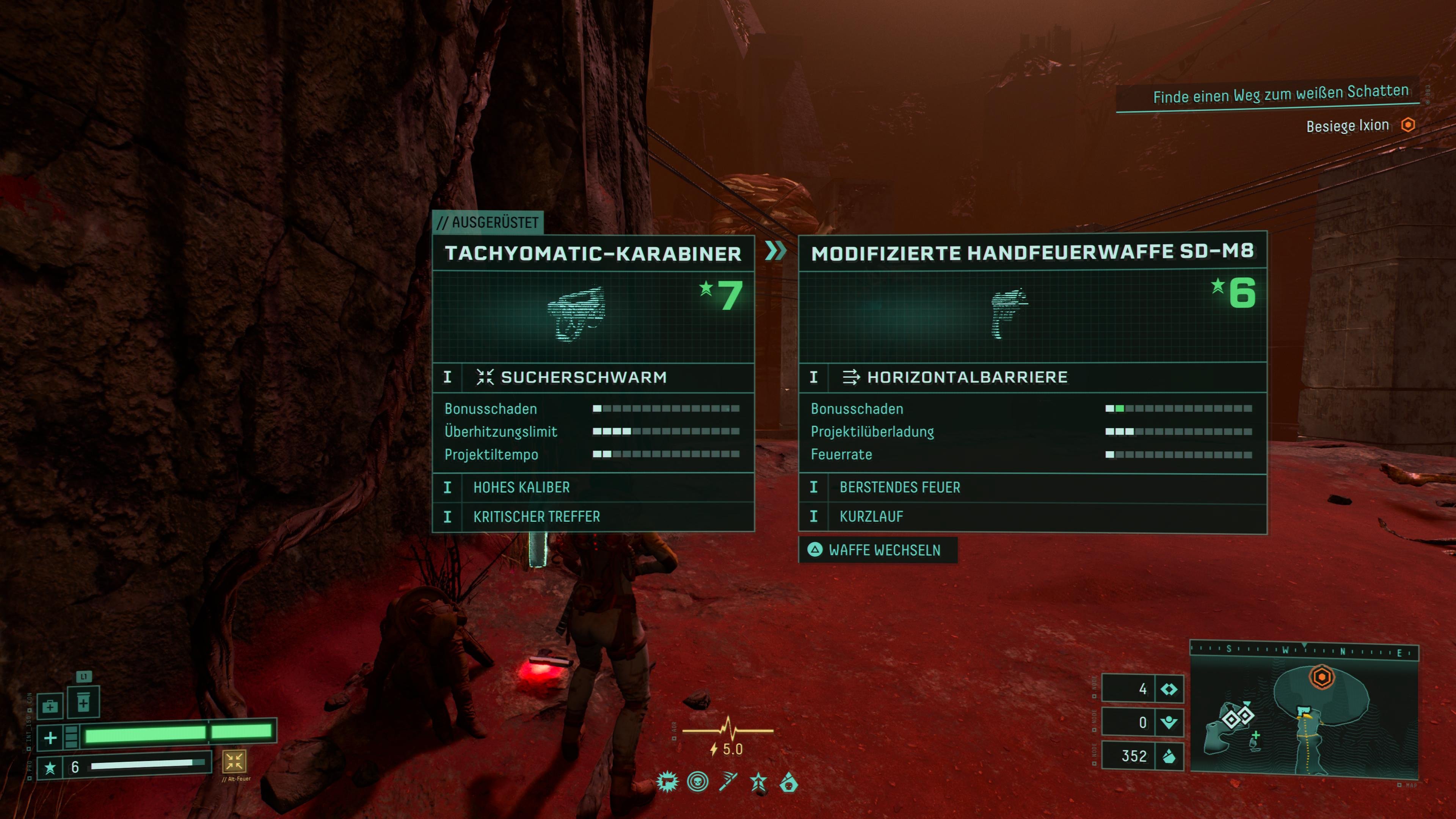The width and height of the screenshot is (1456, 819).
Task: Click the orange boss marker on minimap
Action: point(1321,676)
